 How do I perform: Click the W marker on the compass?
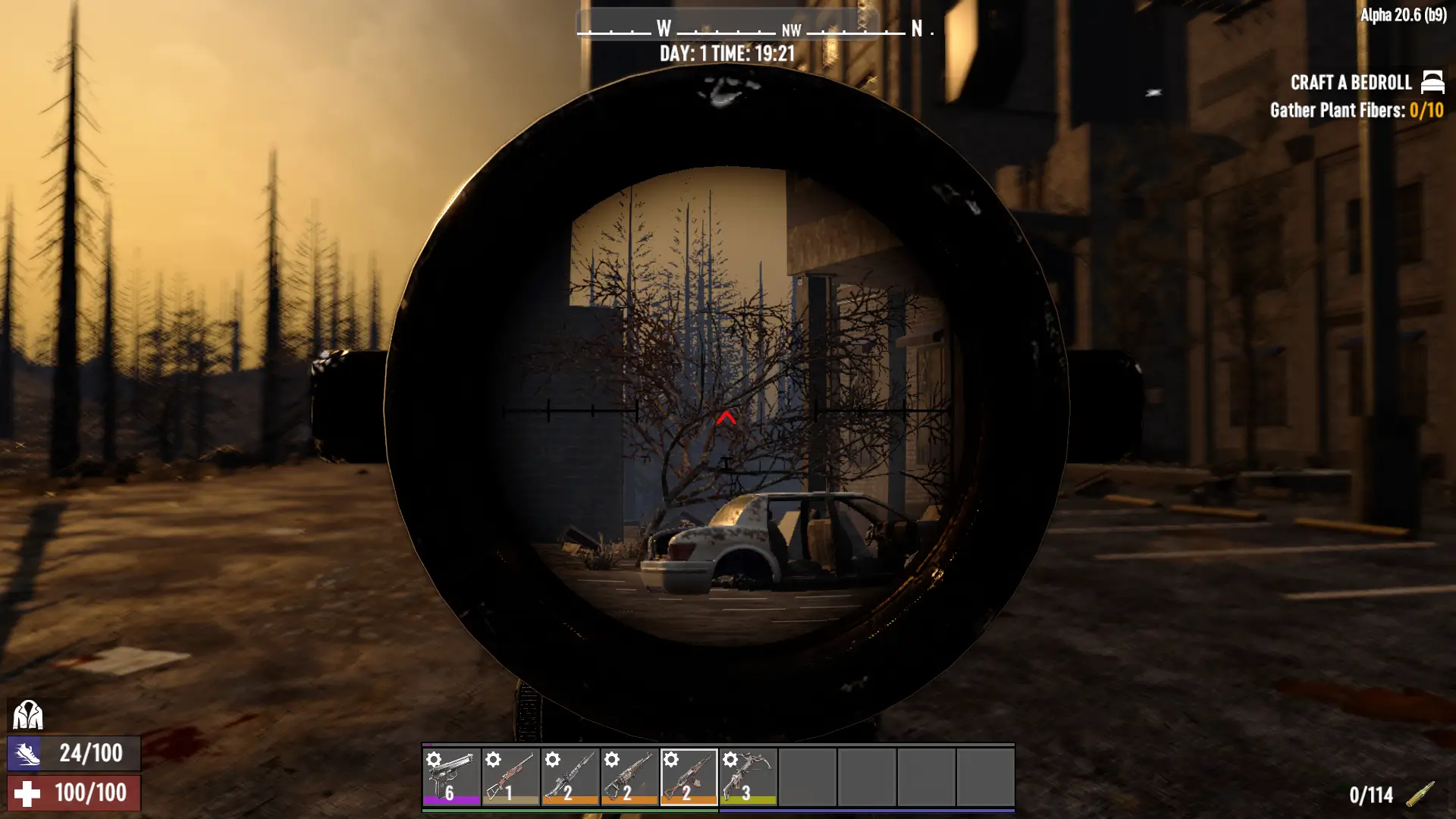[663, 29]
